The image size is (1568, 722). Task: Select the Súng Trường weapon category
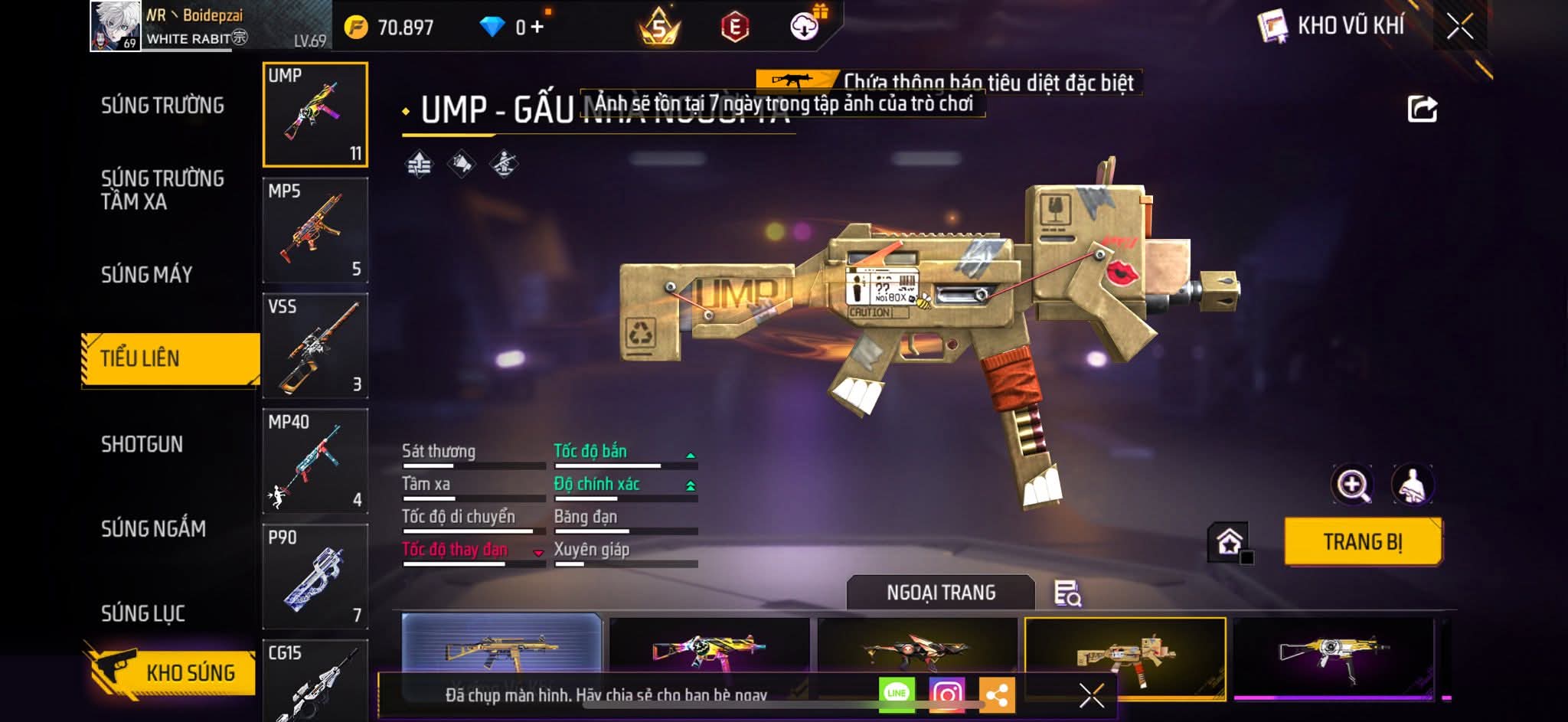pos(162,106)
